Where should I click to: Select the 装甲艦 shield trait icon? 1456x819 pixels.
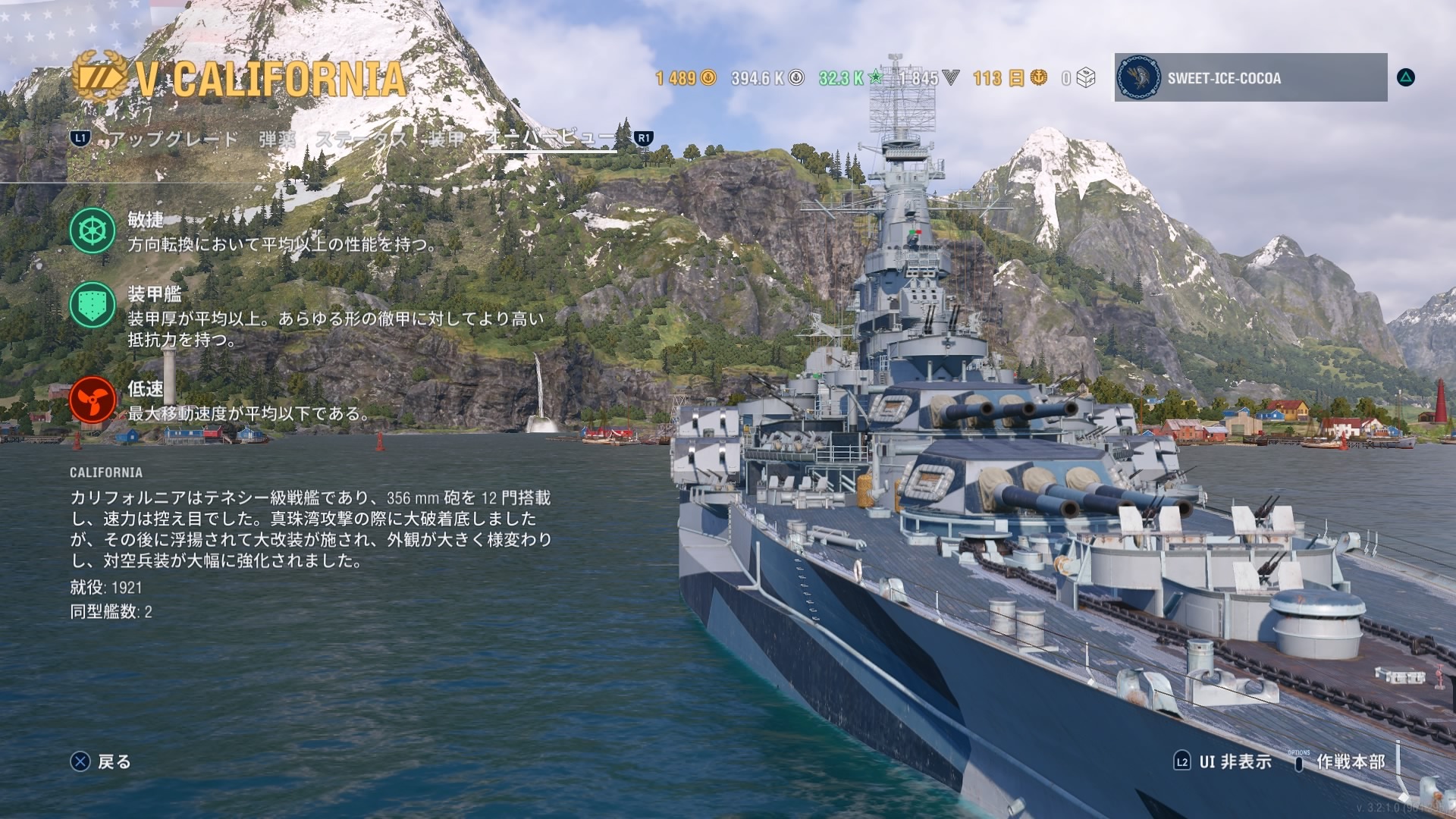pos(93,305)
